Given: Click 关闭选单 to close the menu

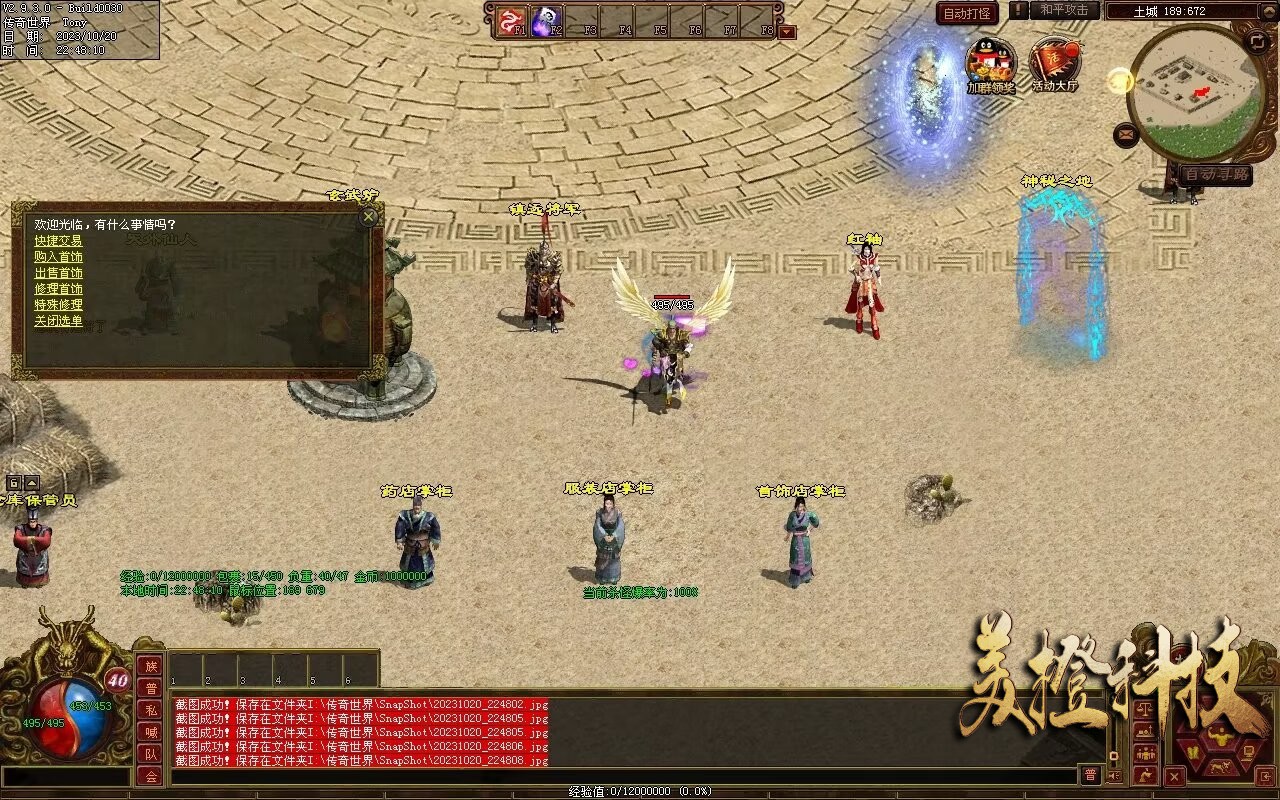Looking at the screenshot, I should click(x=58, y=321).
